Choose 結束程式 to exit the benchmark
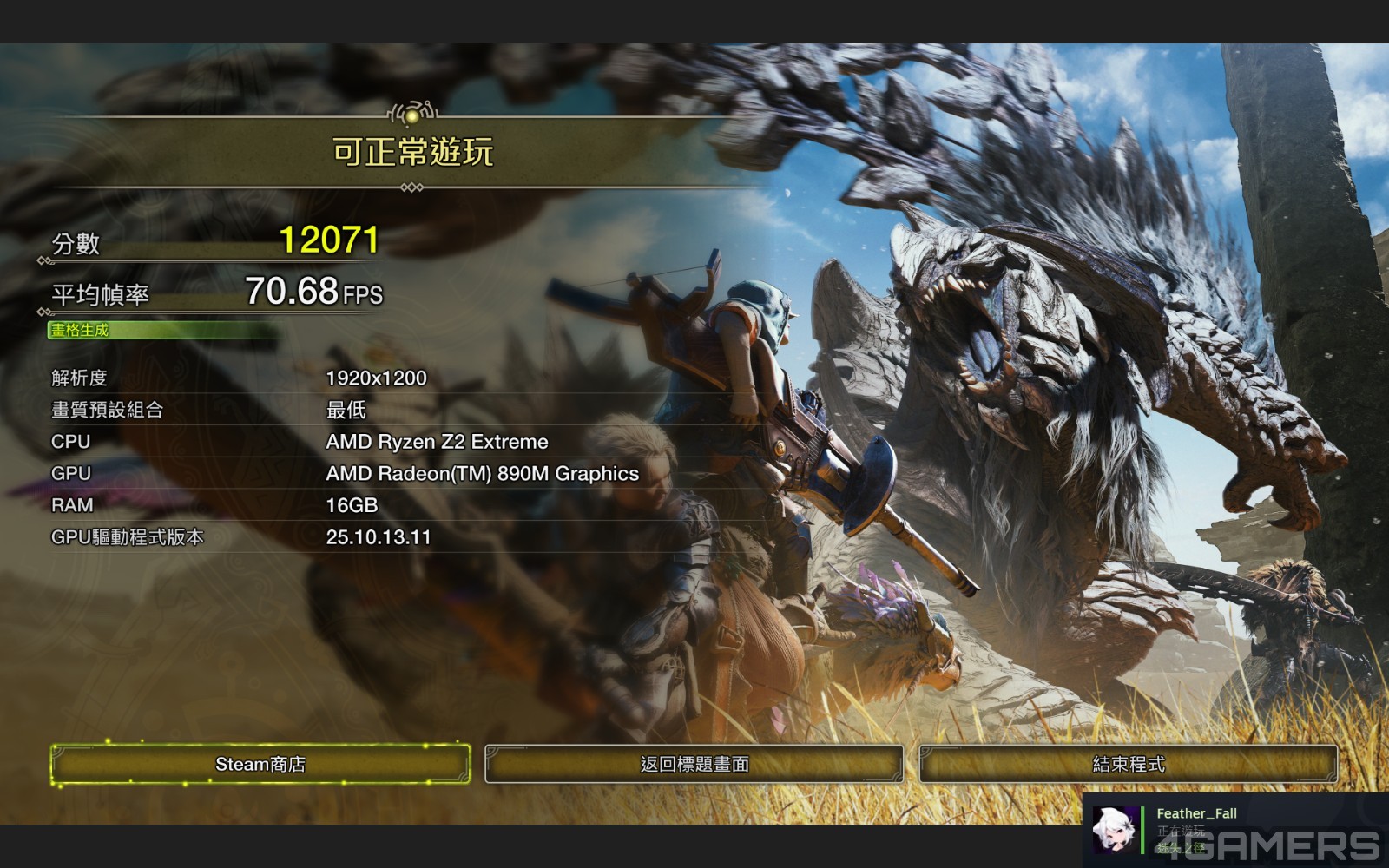1389x868 pixels. pyautogui.click(x=1128, y=765)
